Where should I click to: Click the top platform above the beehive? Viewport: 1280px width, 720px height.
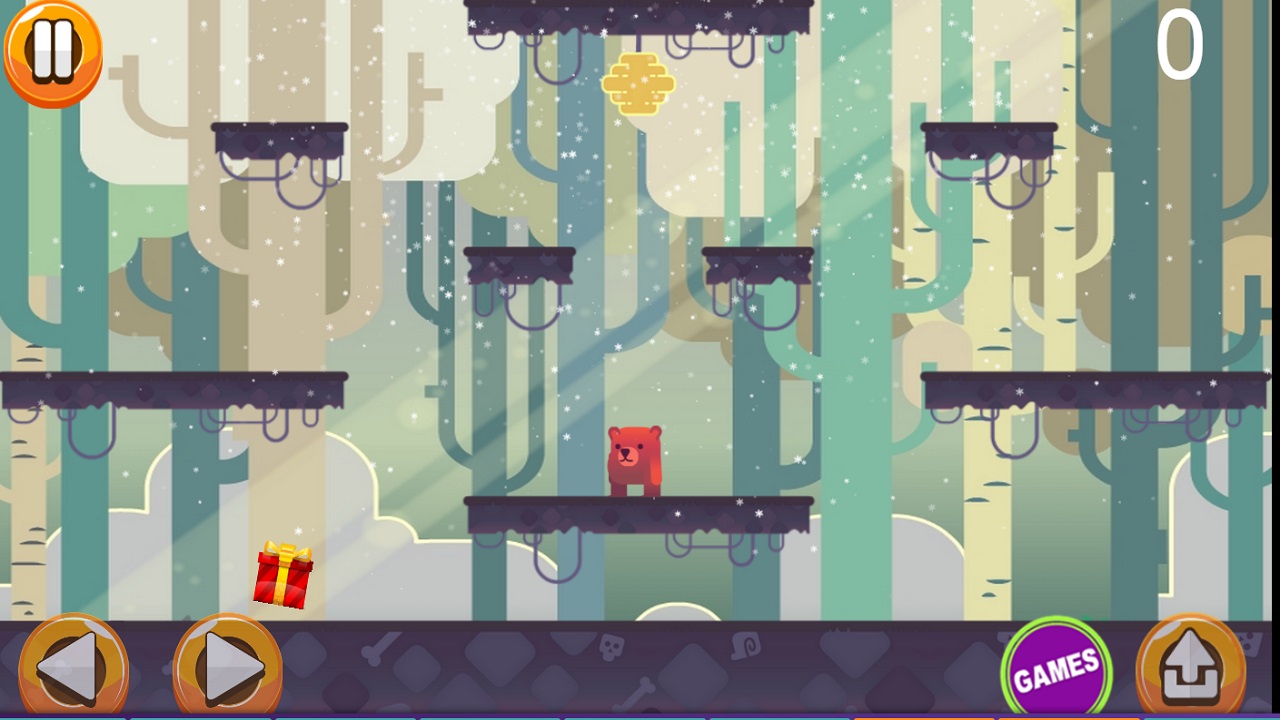click(640, 12)
